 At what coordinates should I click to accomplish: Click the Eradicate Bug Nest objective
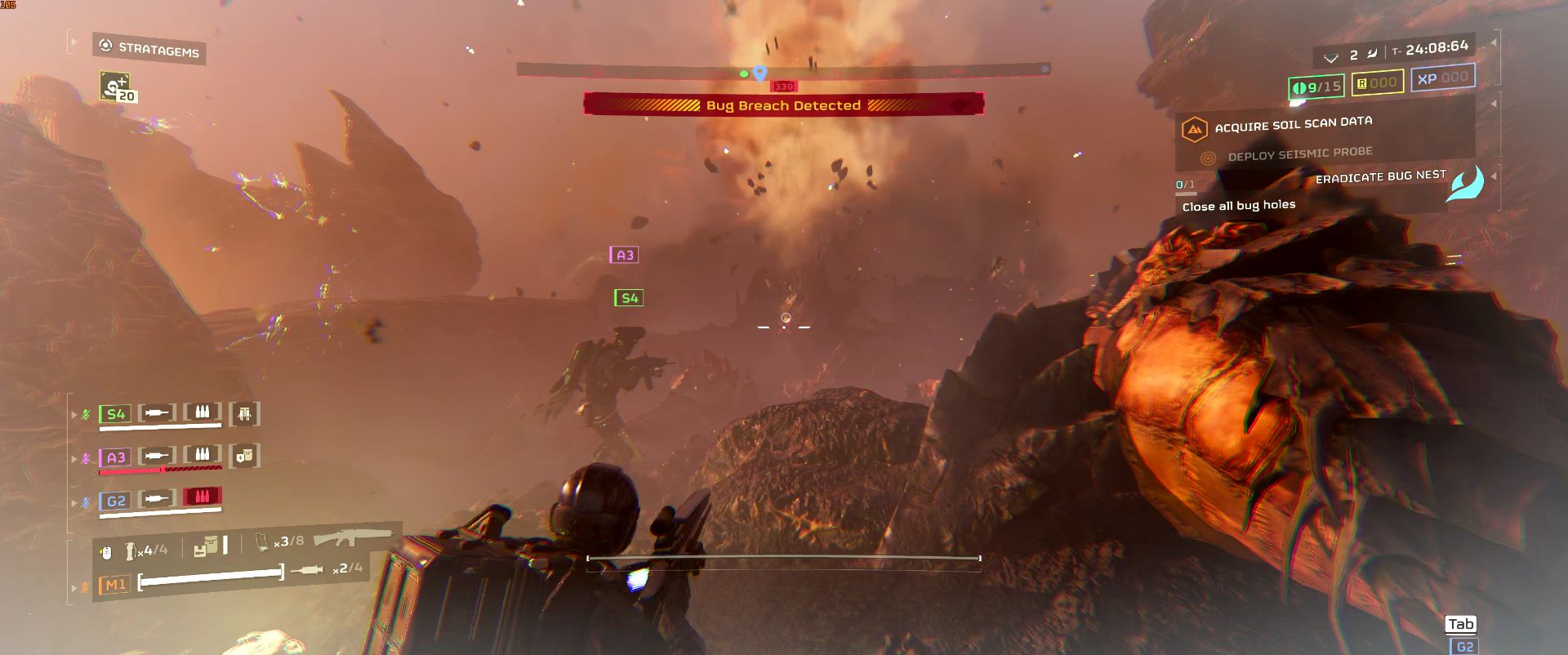[1380, 176]
